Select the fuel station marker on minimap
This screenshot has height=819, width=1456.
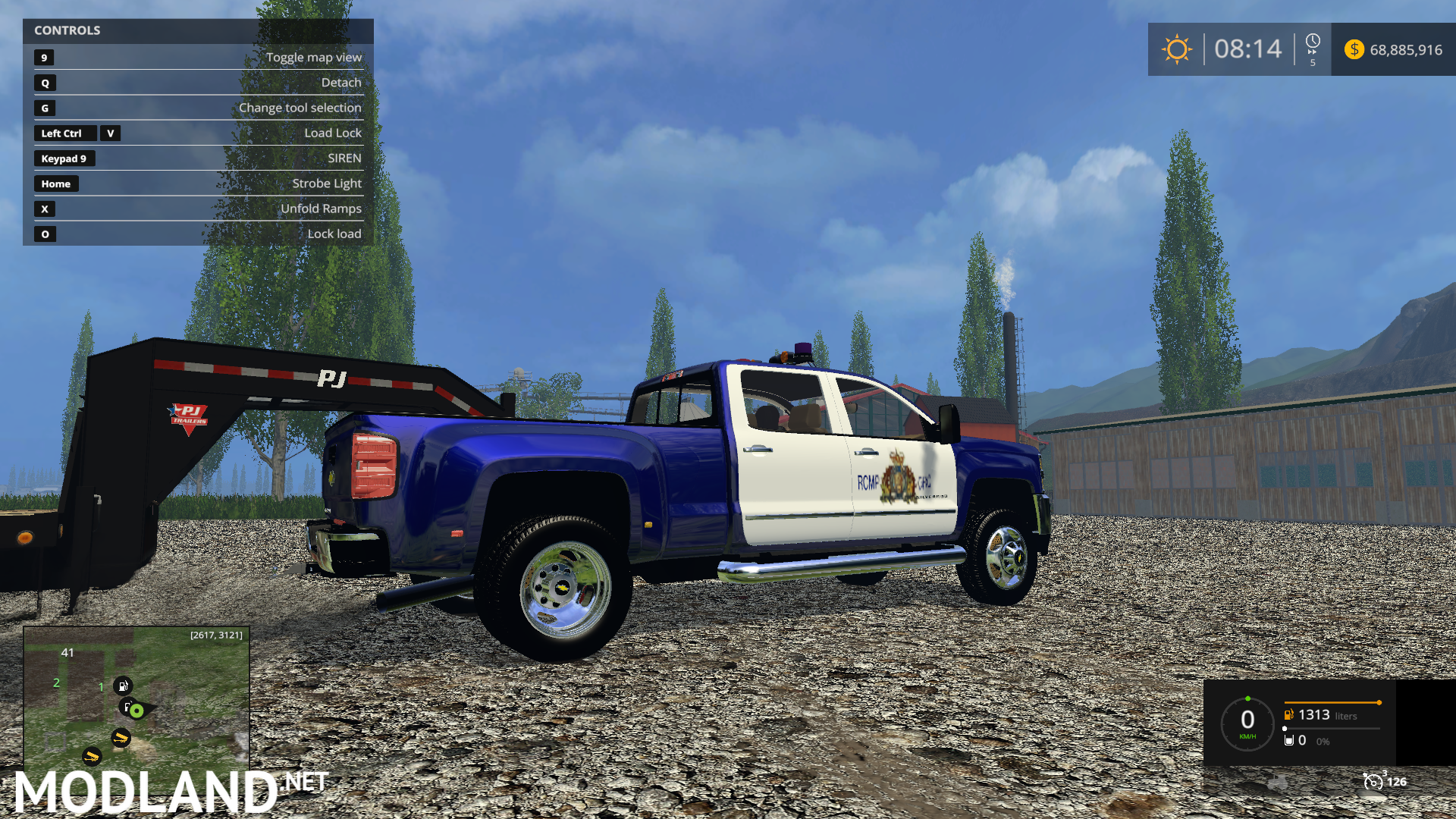(x=124, y=686)
